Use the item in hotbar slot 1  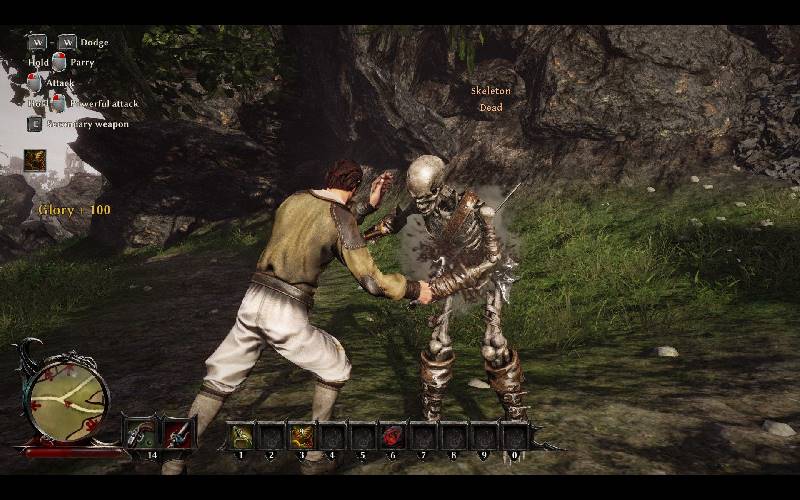(241, 436)
